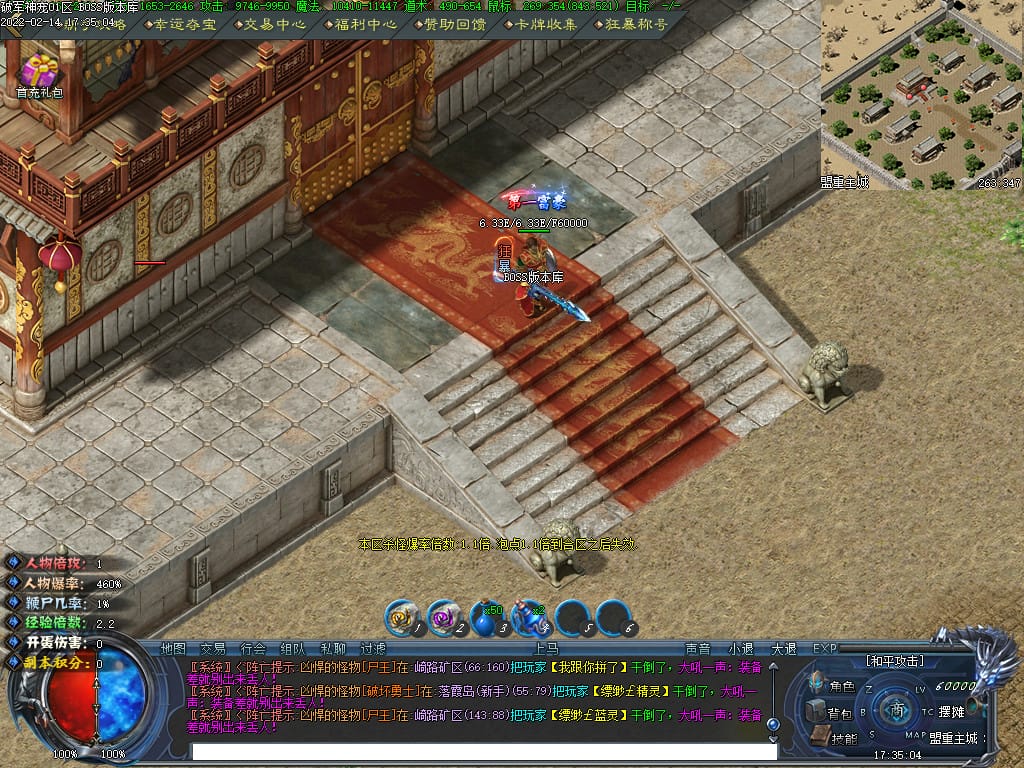Choose 小退 to return to character select
The height and width of the screenshot is (768, 1024).
click(741, 648)
